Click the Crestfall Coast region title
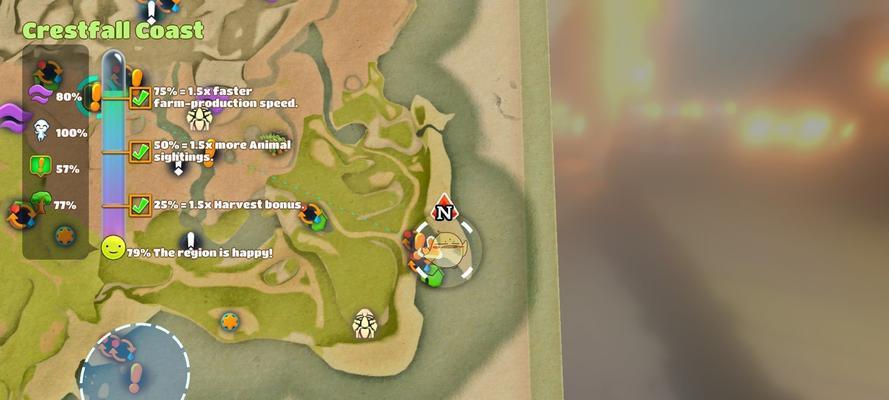This screenshot has height=400, width=889. click(x=112, y=30)
